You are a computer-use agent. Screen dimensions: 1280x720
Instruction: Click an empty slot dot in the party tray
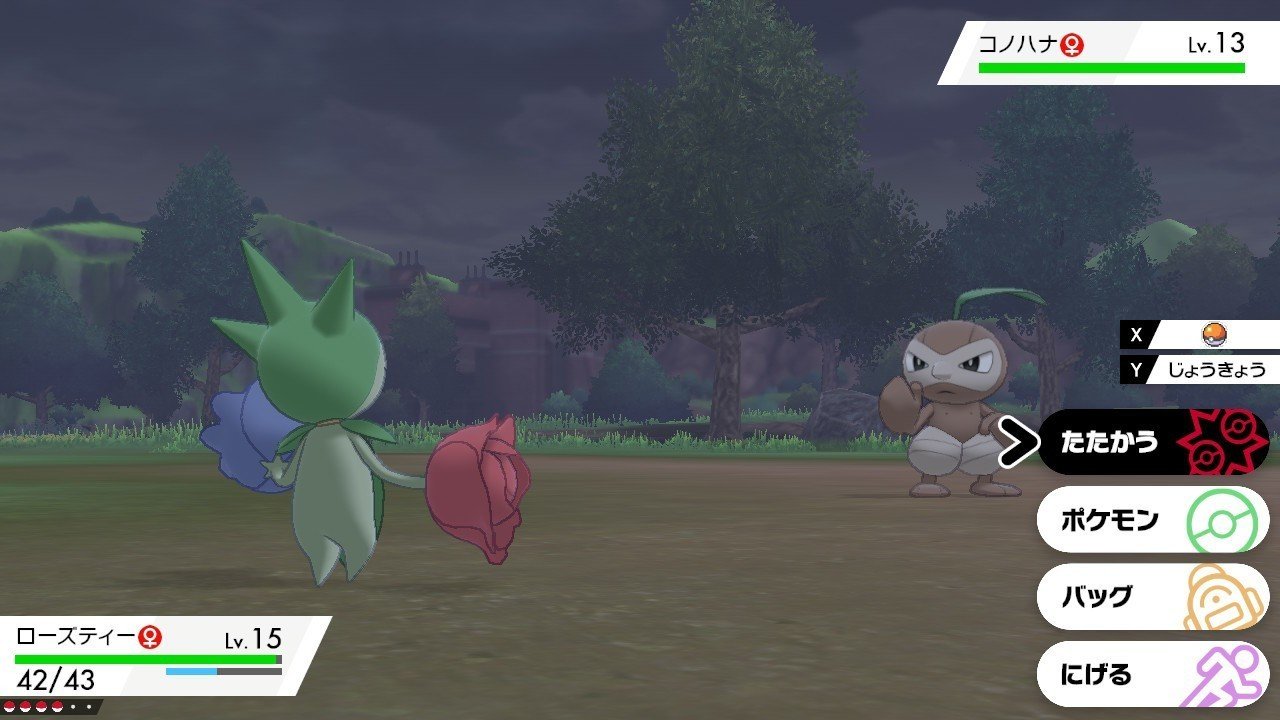(x=73, y=706)
